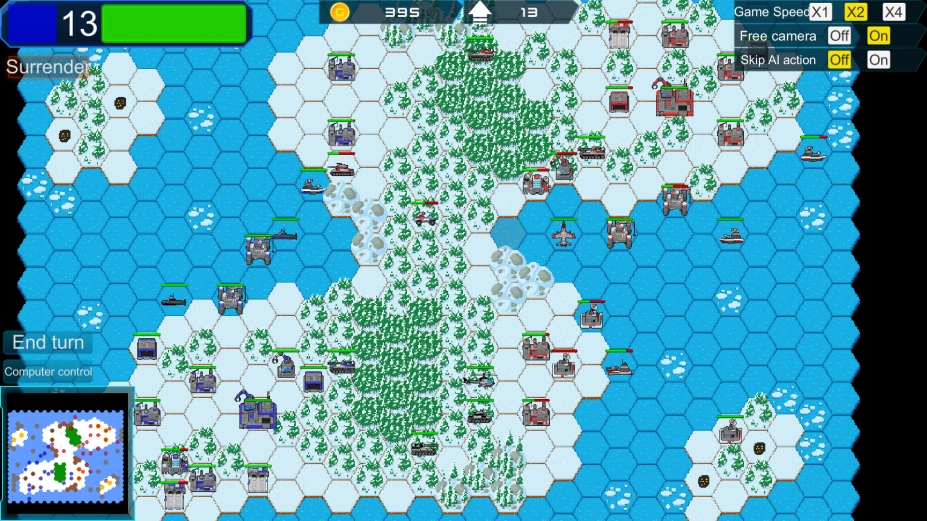Set Skip AI action to On

pyautogui.click(x=878, y=60)
